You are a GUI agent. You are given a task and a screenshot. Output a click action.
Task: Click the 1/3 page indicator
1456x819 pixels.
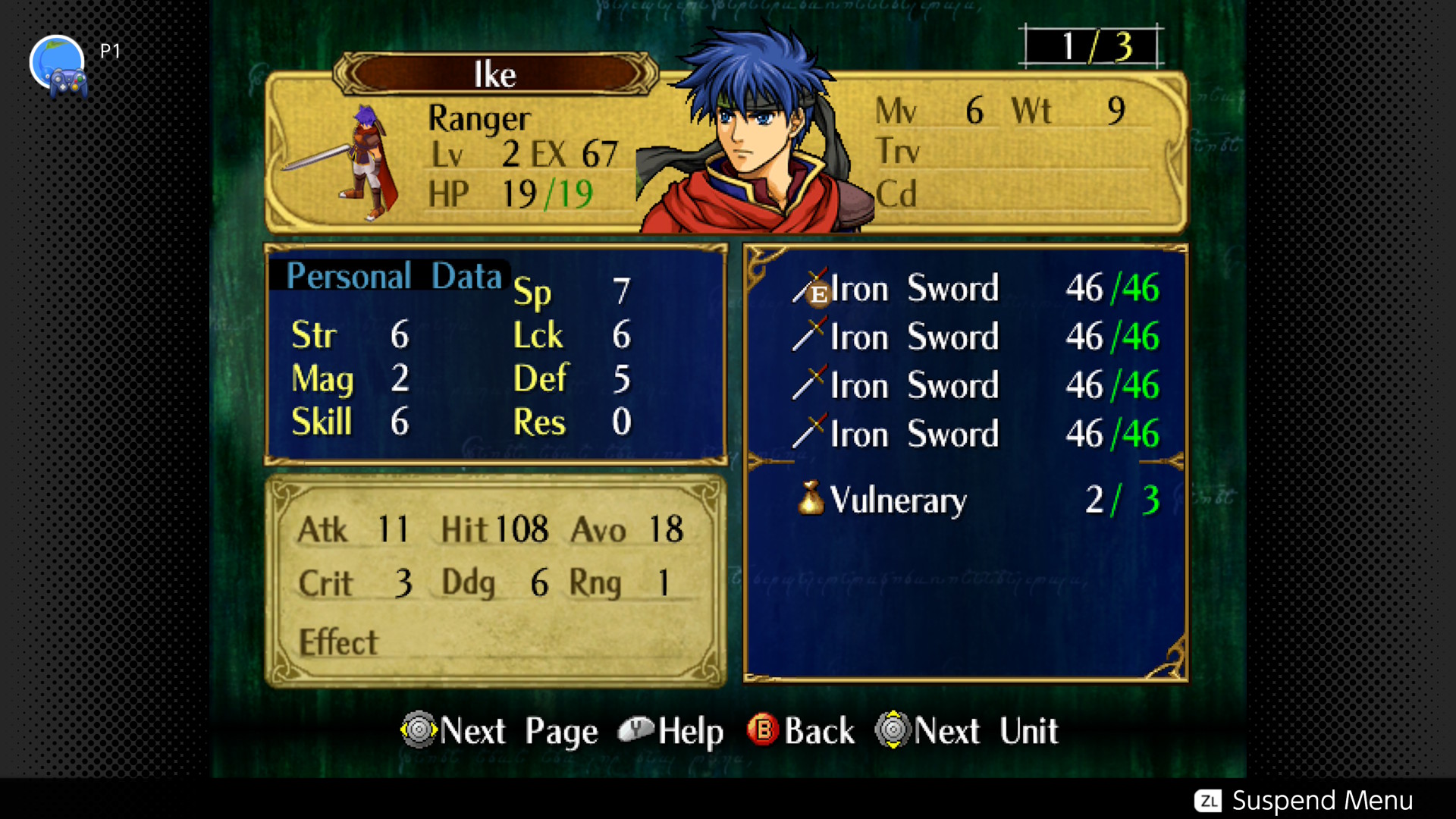coord(1093,47)
